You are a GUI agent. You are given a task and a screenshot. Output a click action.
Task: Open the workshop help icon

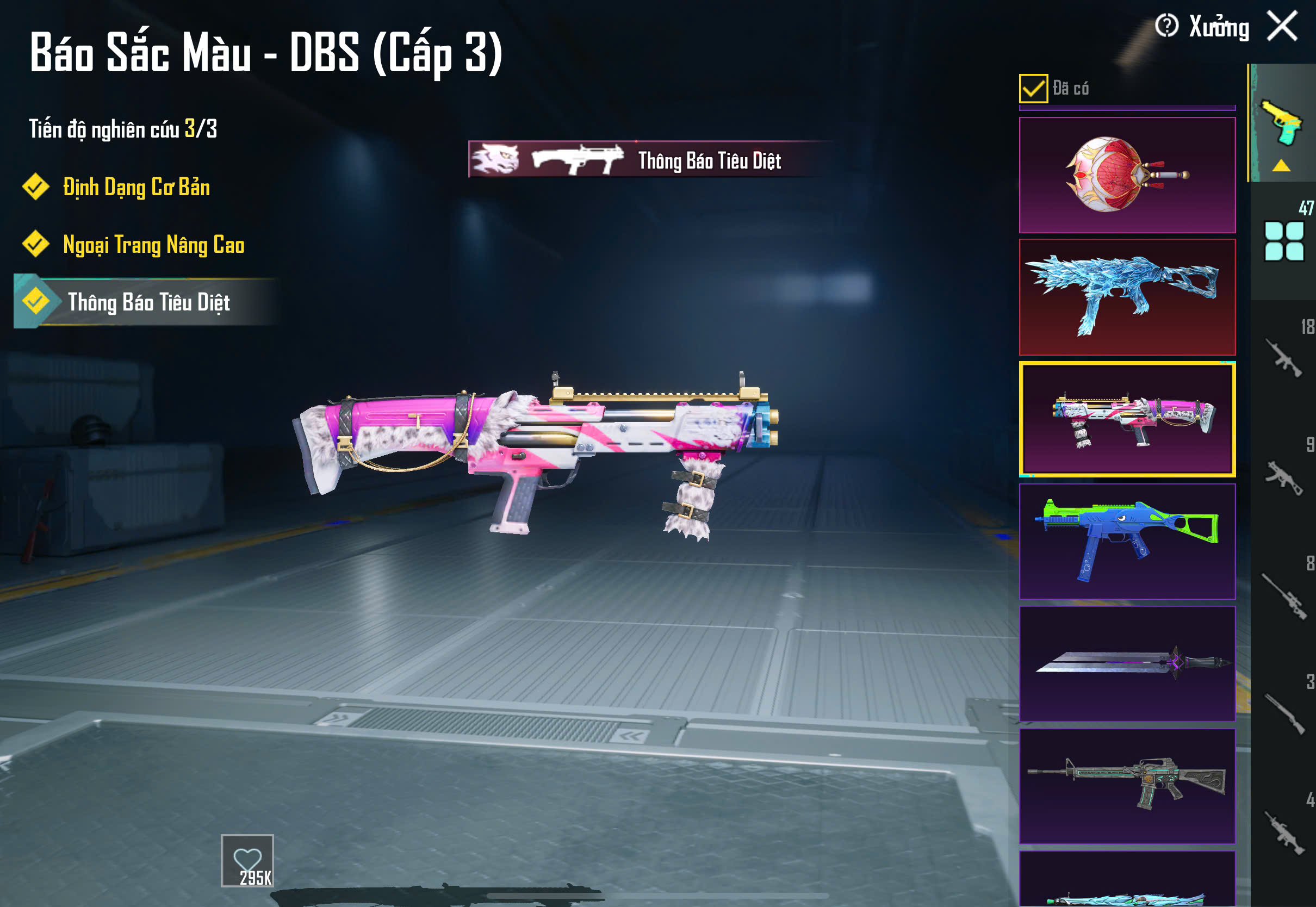click(1166, 26)
